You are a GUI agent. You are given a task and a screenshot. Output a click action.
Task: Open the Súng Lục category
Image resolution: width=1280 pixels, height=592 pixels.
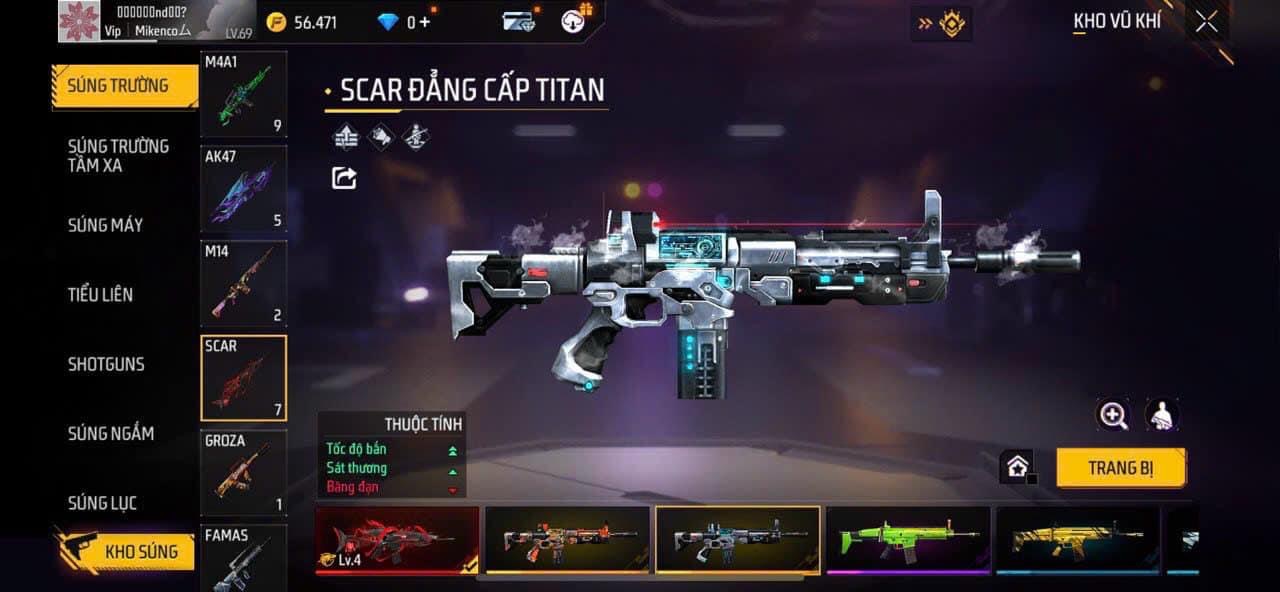click(x=102, y=503)
